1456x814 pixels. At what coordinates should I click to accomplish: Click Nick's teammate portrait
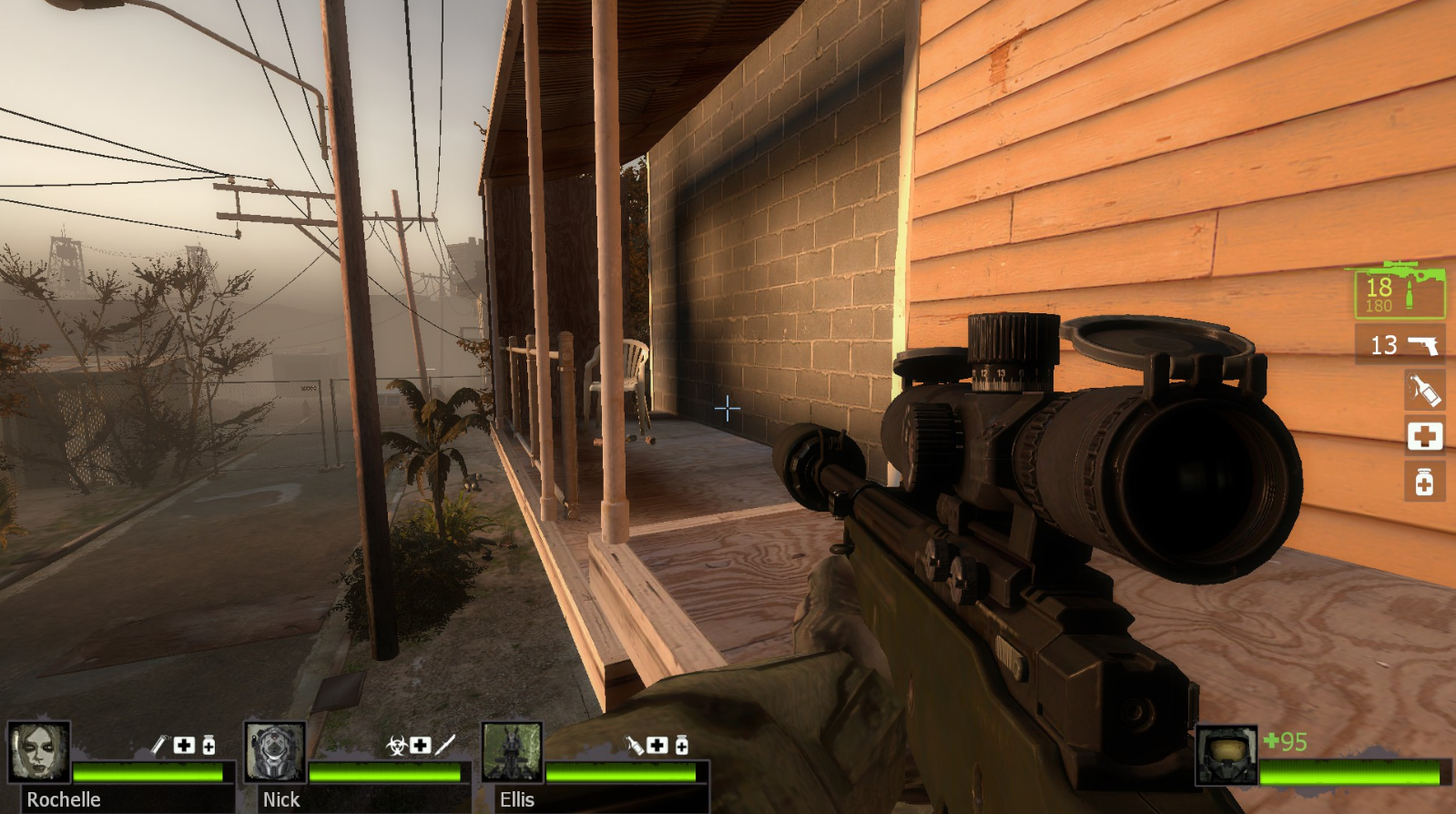[x=276, y=752]
